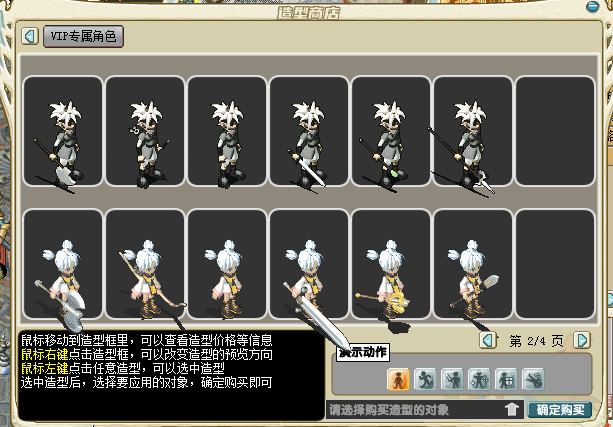613x427 pixels.
Task: Open the purchase target dropdown arrow
Action: tap(511, 409)
